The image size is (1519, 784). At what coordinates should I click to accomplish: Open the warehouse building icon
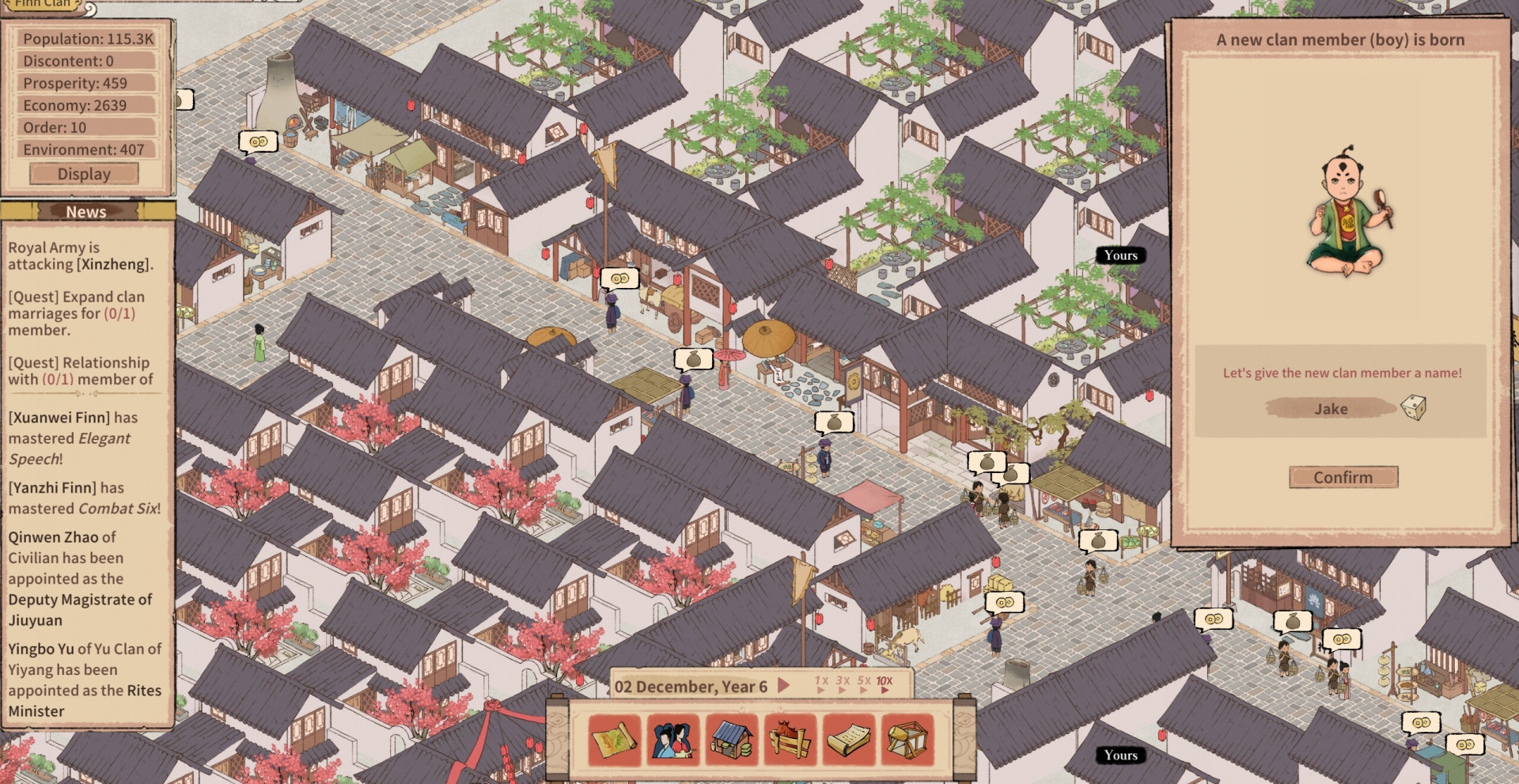coord(732,740)
